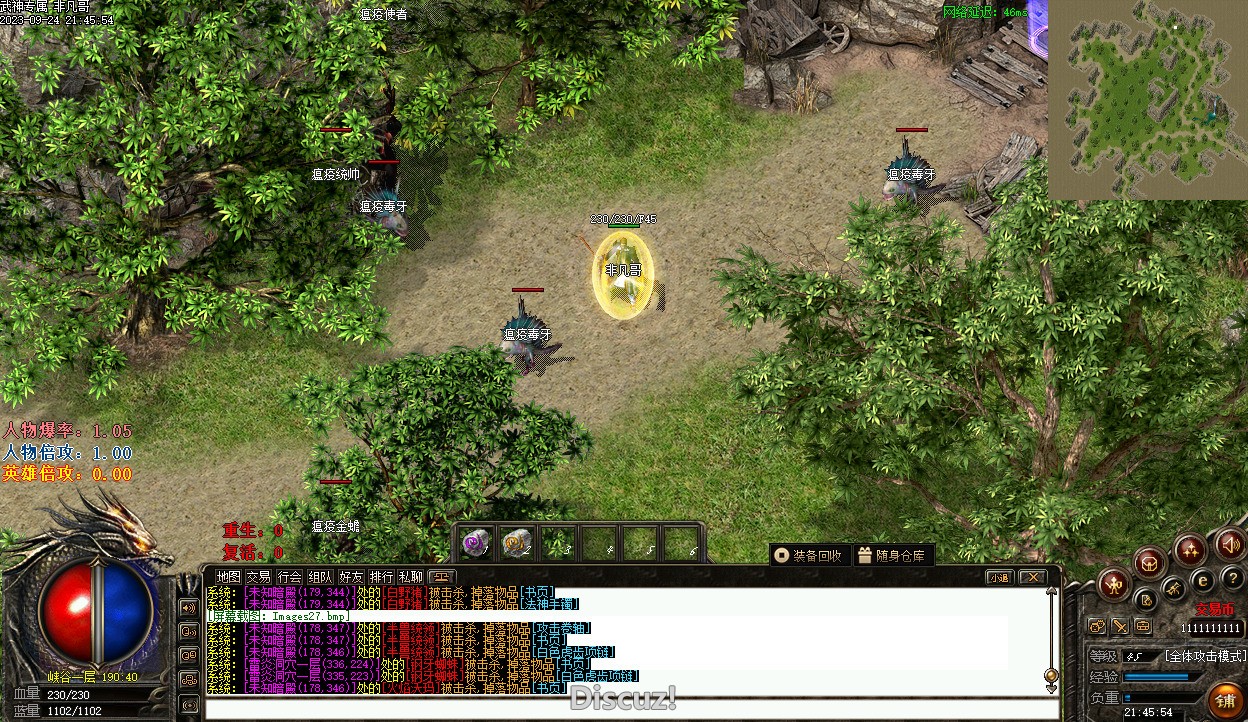
Task: Switch to 私聊 private chat tab
Action: point(411,577)
